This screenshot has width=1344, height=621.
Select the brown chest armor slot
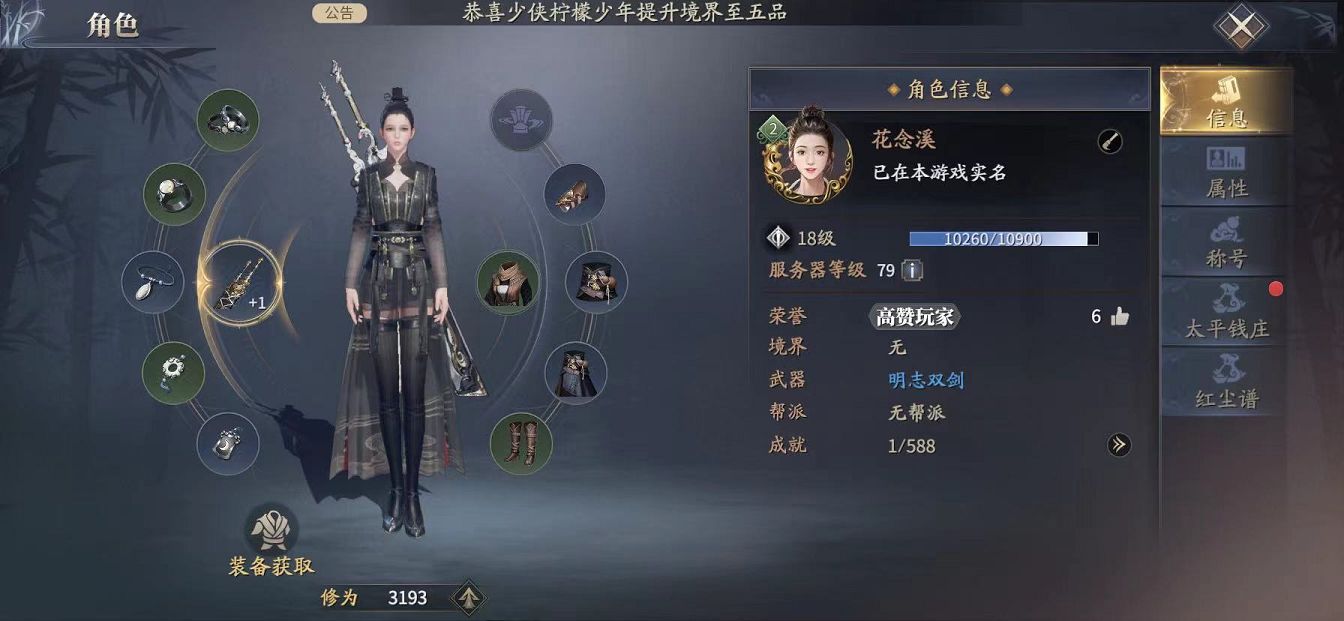tap(508, 282)
